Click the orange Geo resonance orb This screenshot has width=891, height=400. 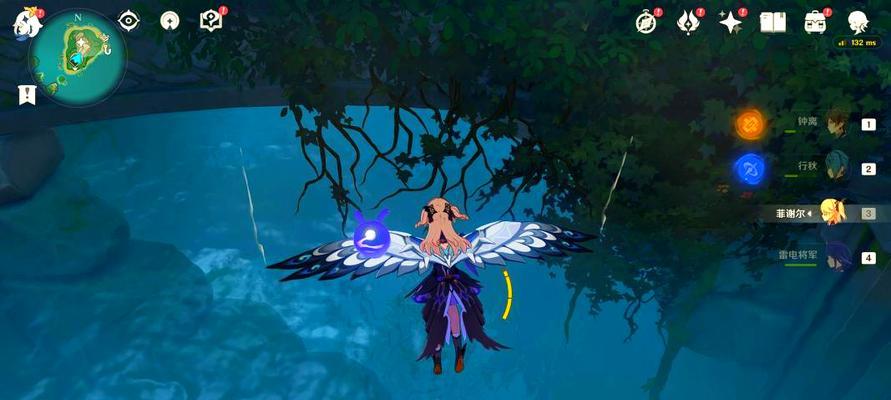pos(750,124)
